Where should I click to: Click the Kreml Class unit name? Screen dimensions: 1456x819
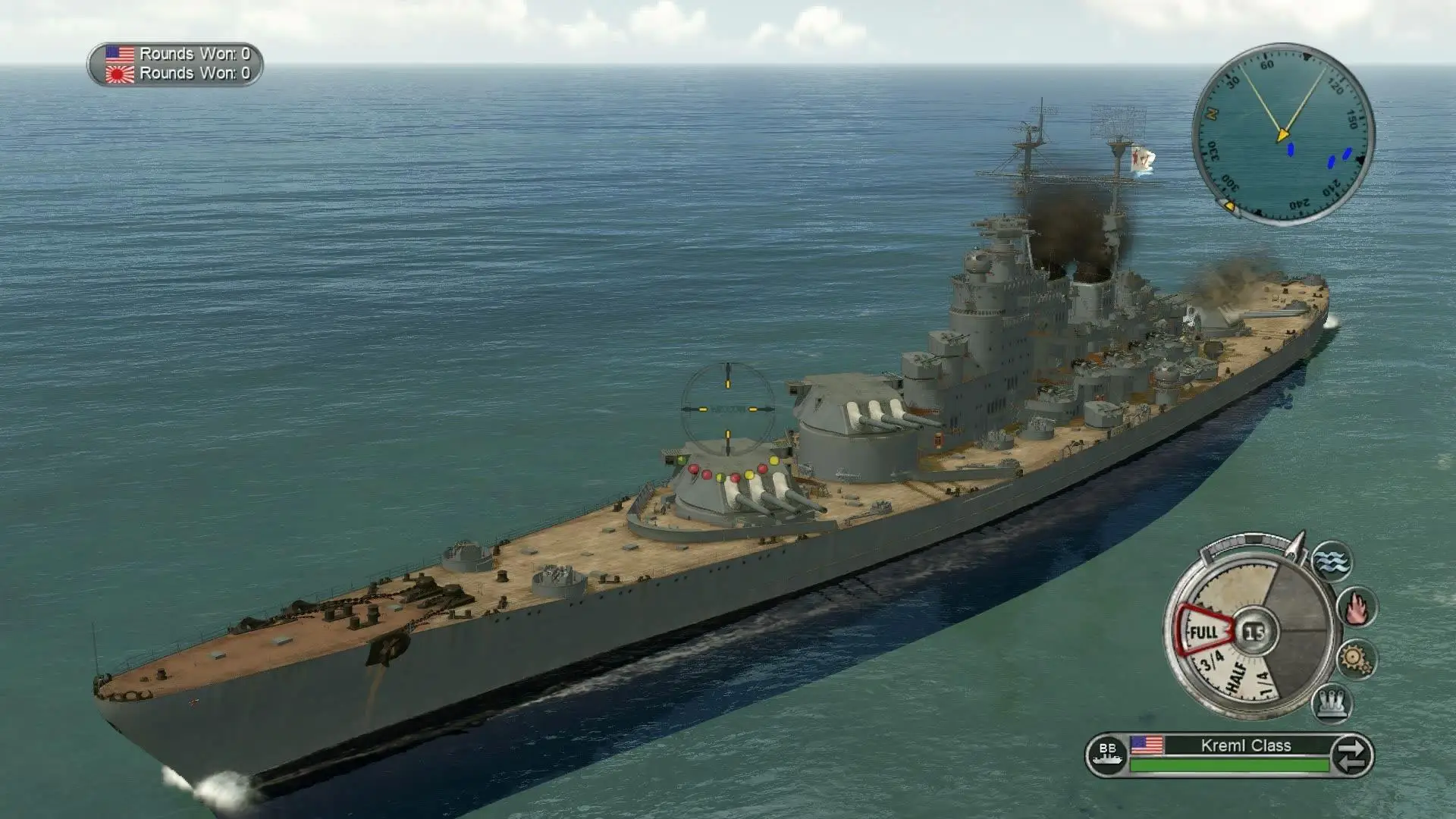click(1245, 745)
